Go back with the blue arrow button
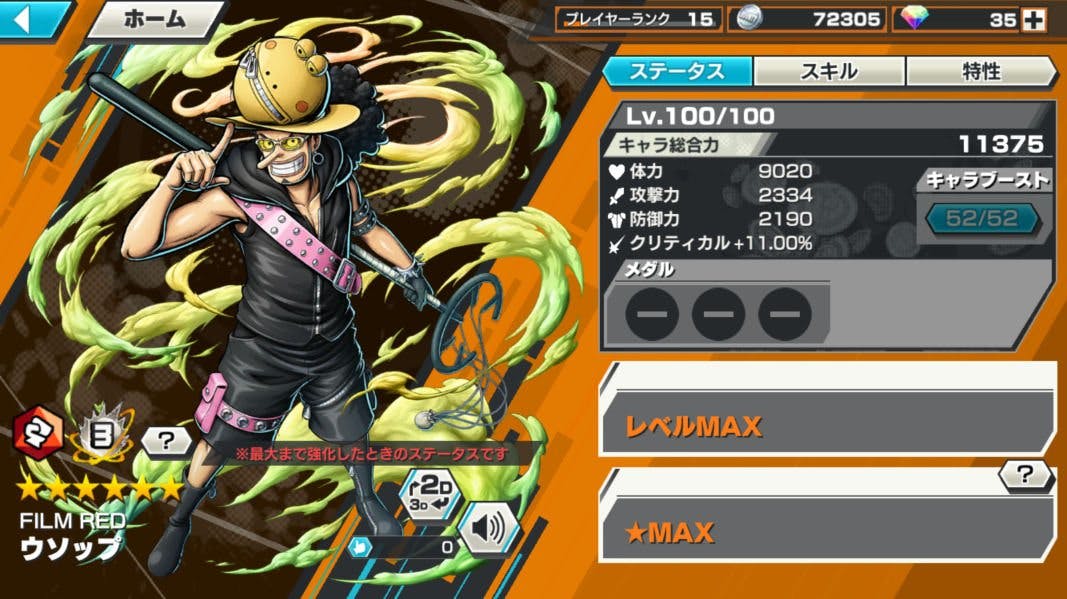The image size is (1067, 599). 32,19
